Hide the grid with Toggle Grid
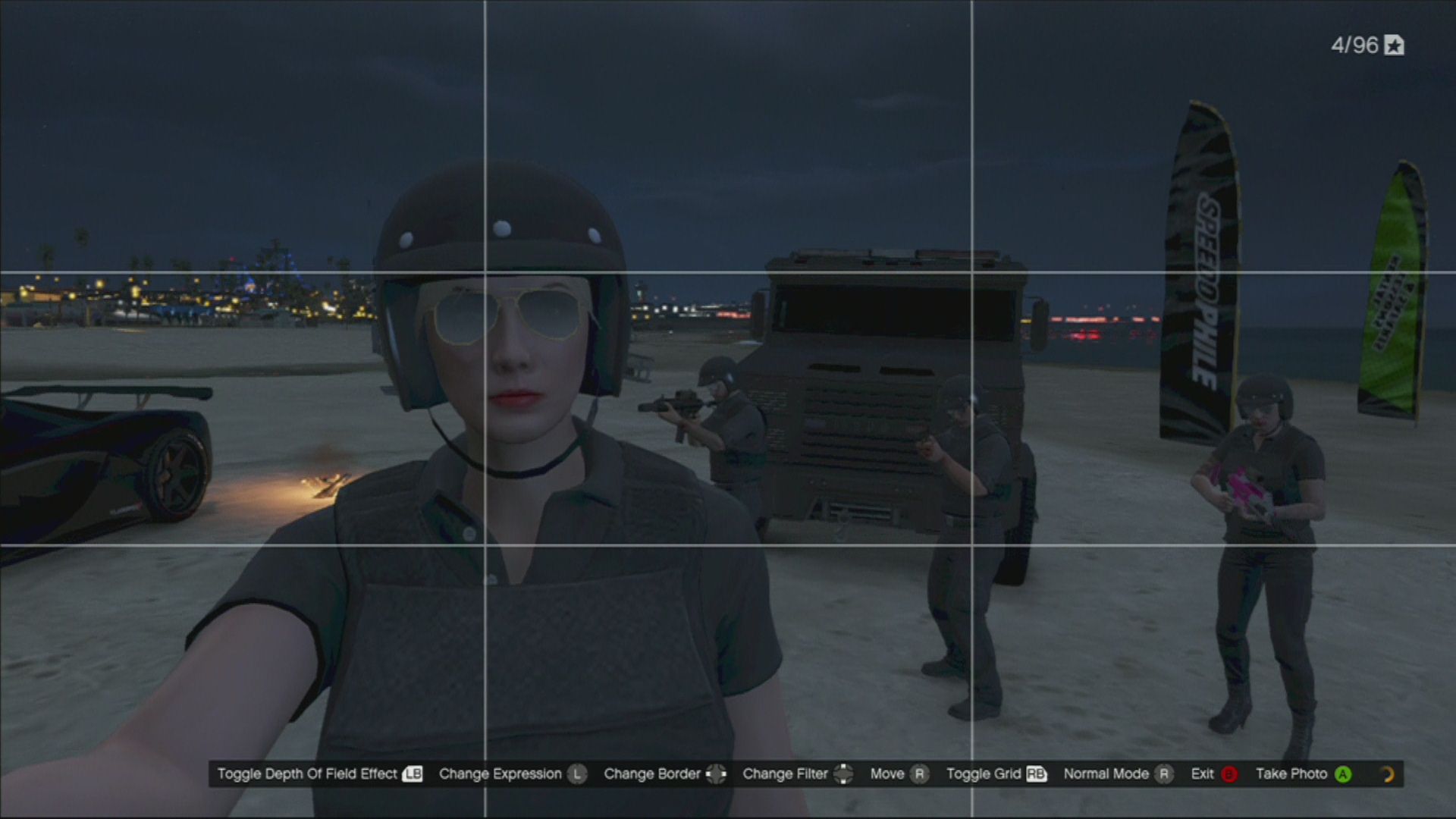The image size is (1456, 819). [x=996, y=773]
